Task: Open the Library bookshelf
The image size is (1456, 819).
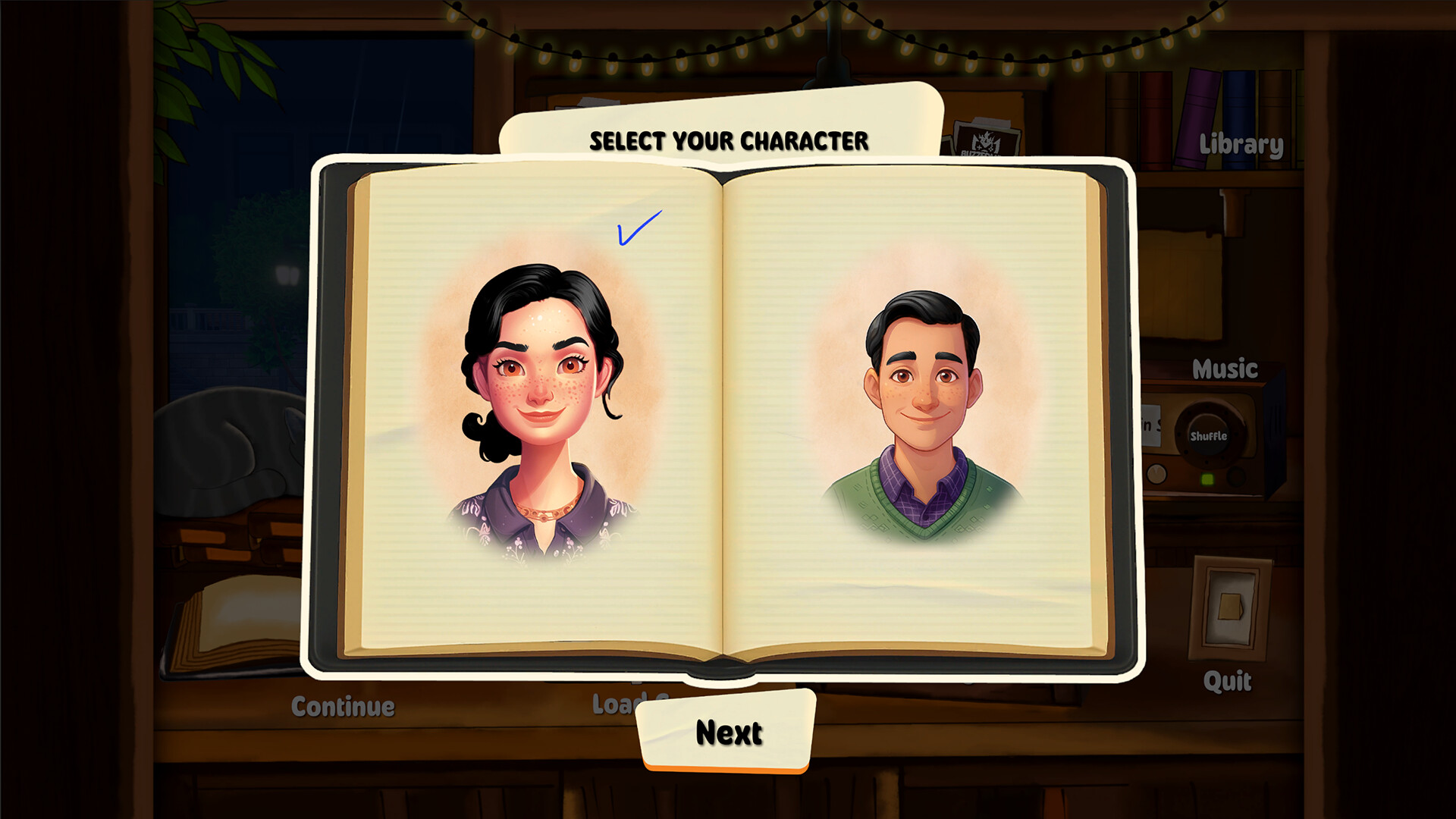Action: (1241, 144)
